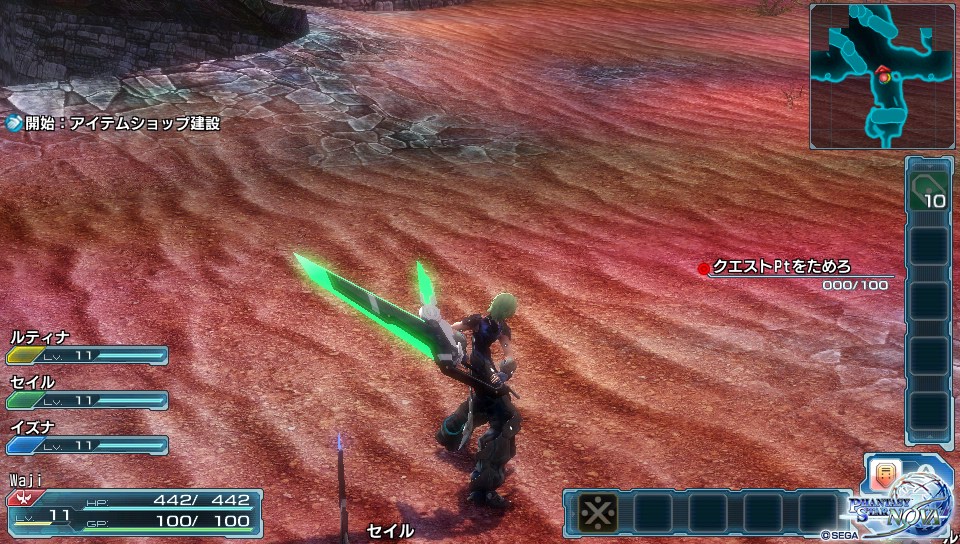Screen dimensions: 960x544
Task: Select the クエストPtをためろ objective tracker
Action: point(795,275)
